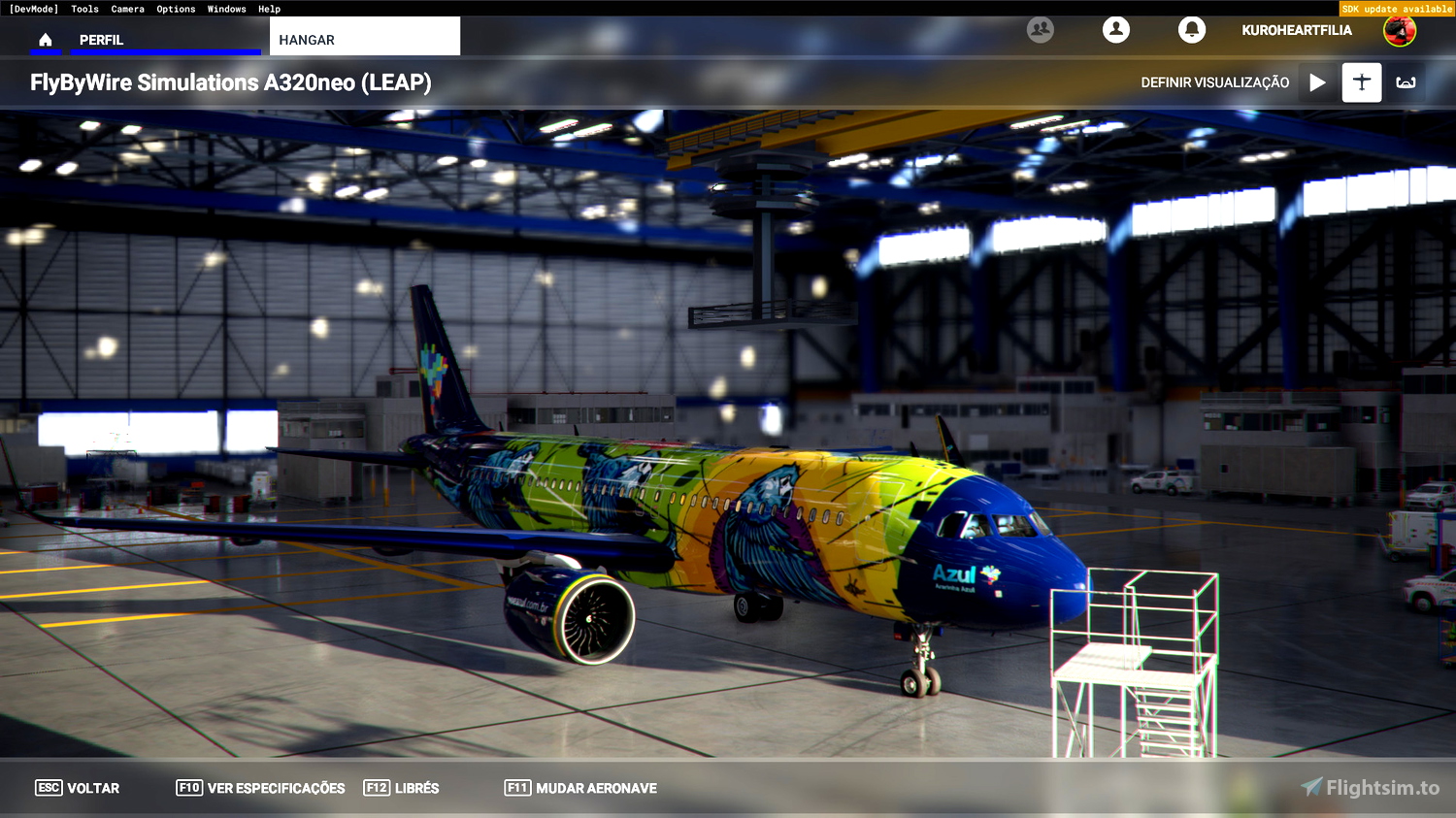
Task: Click the KUROHEARTFILIA avatar picture
Action: click(x=1401, y=30)
